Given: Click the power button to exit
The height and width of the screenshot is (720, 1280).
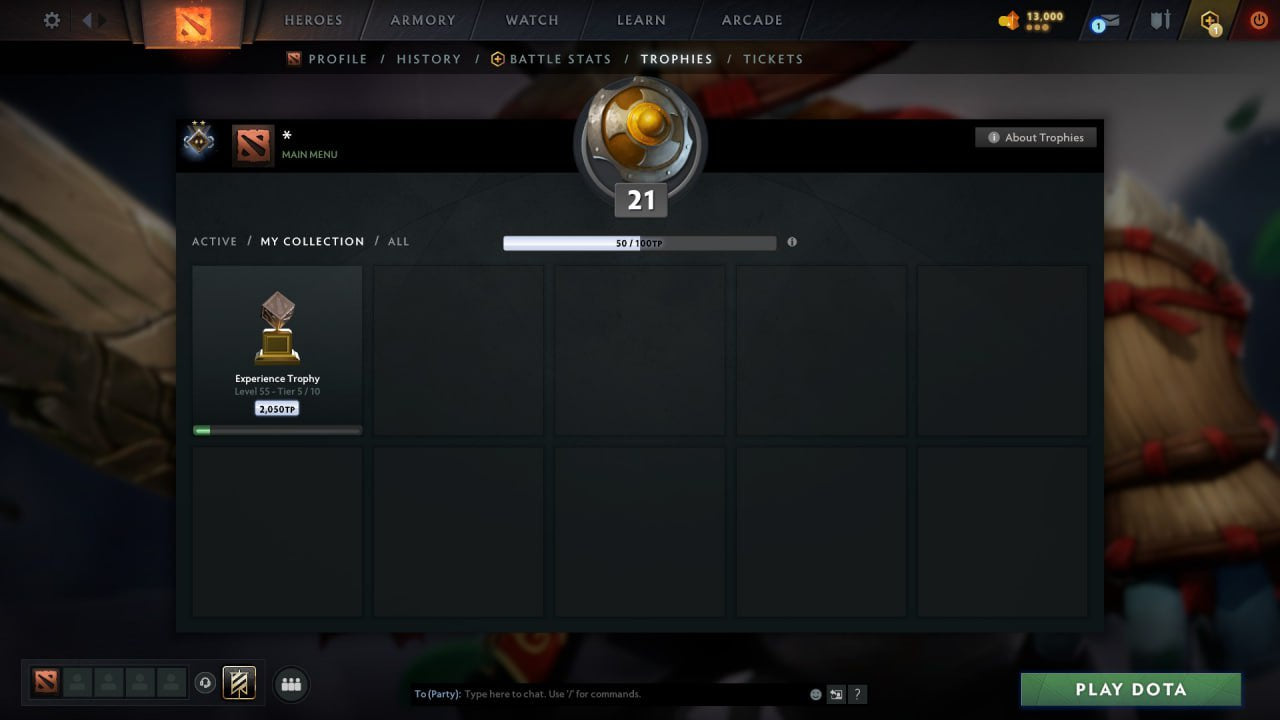Looking at the screenshot, I should pyautogui.click(x=1258, y=20).
